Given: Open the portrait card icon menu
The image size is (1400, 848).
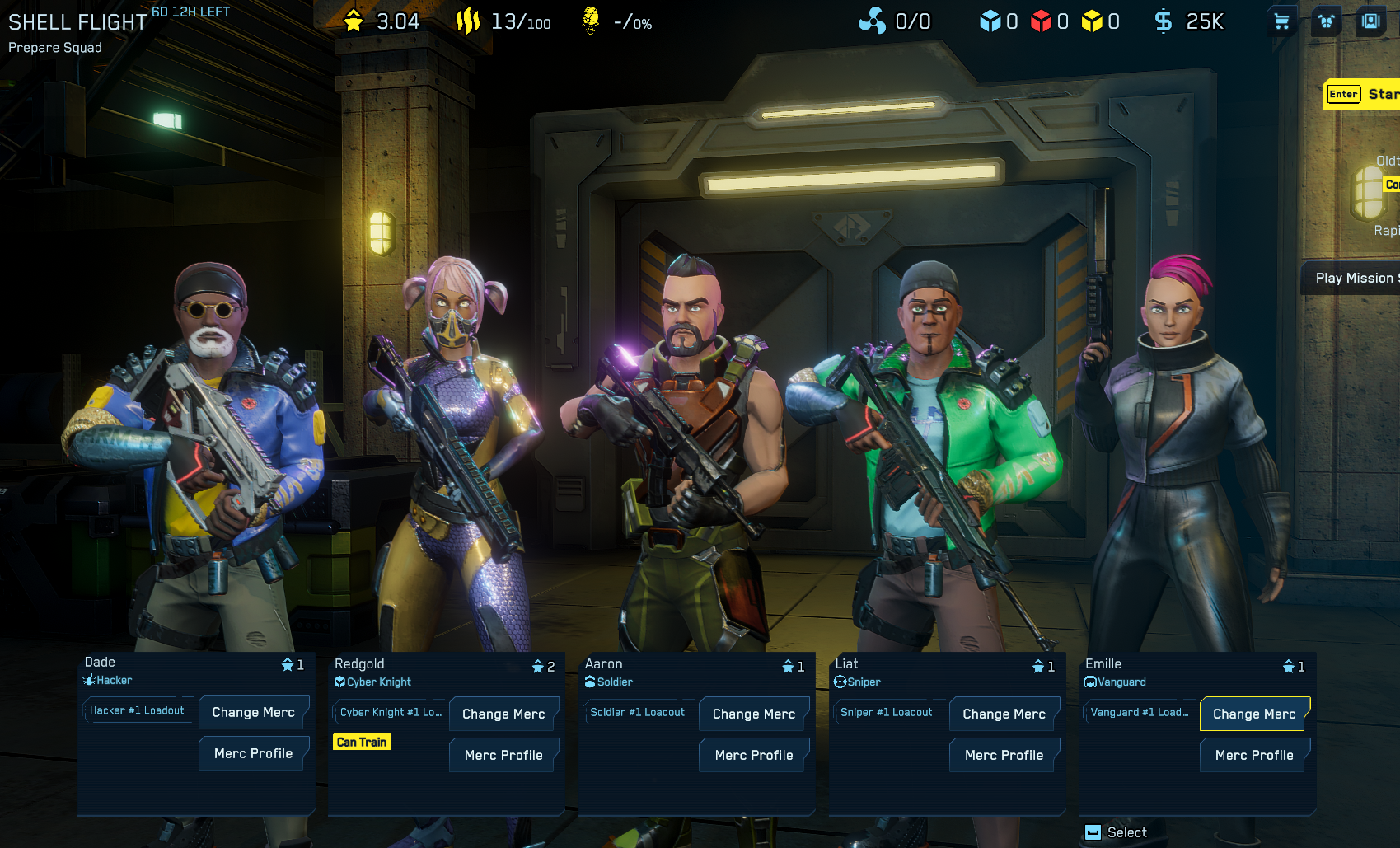Looking at the screenshot, I should (1371, 21).
